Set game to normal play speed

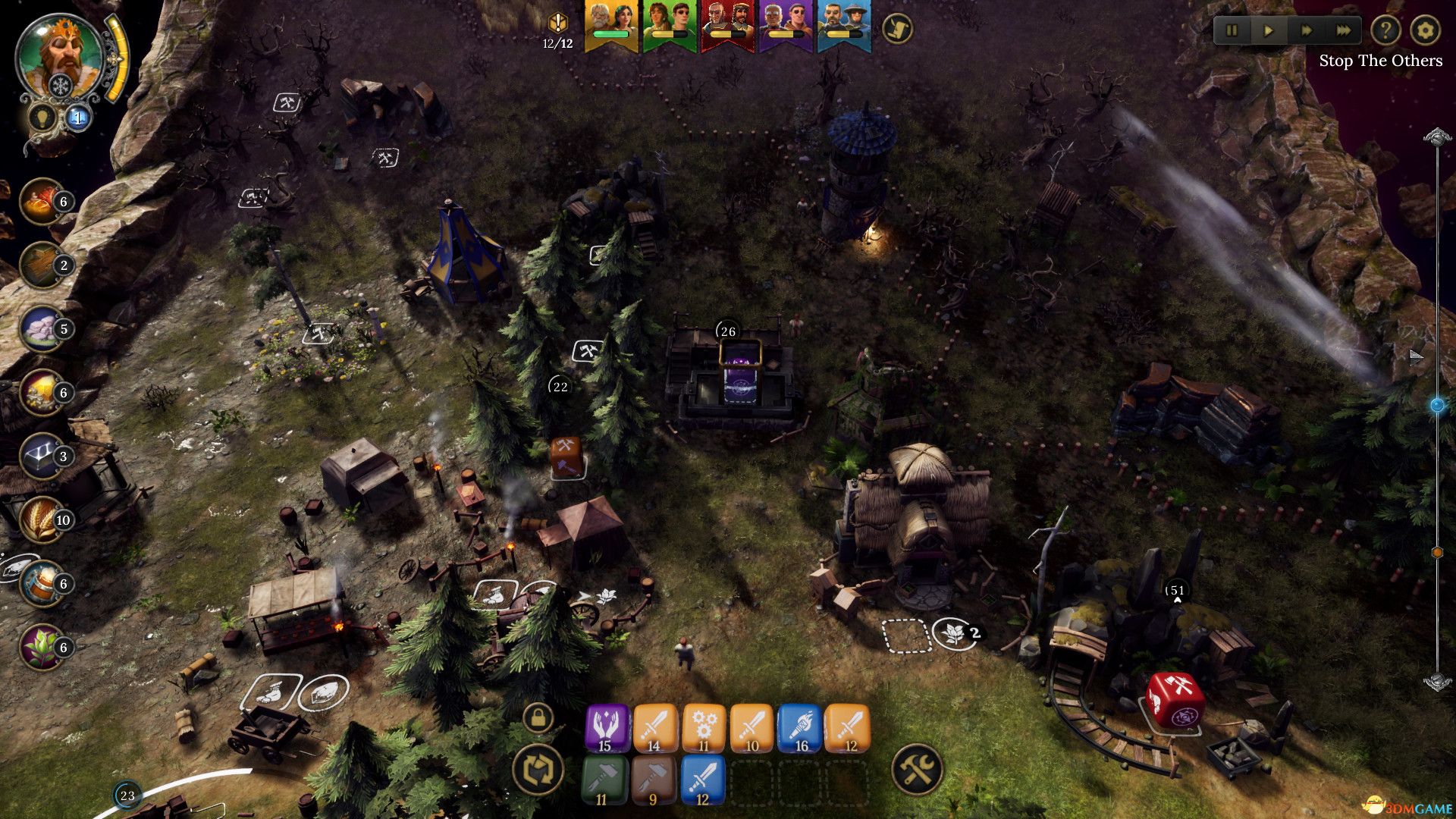(1268, 31)
